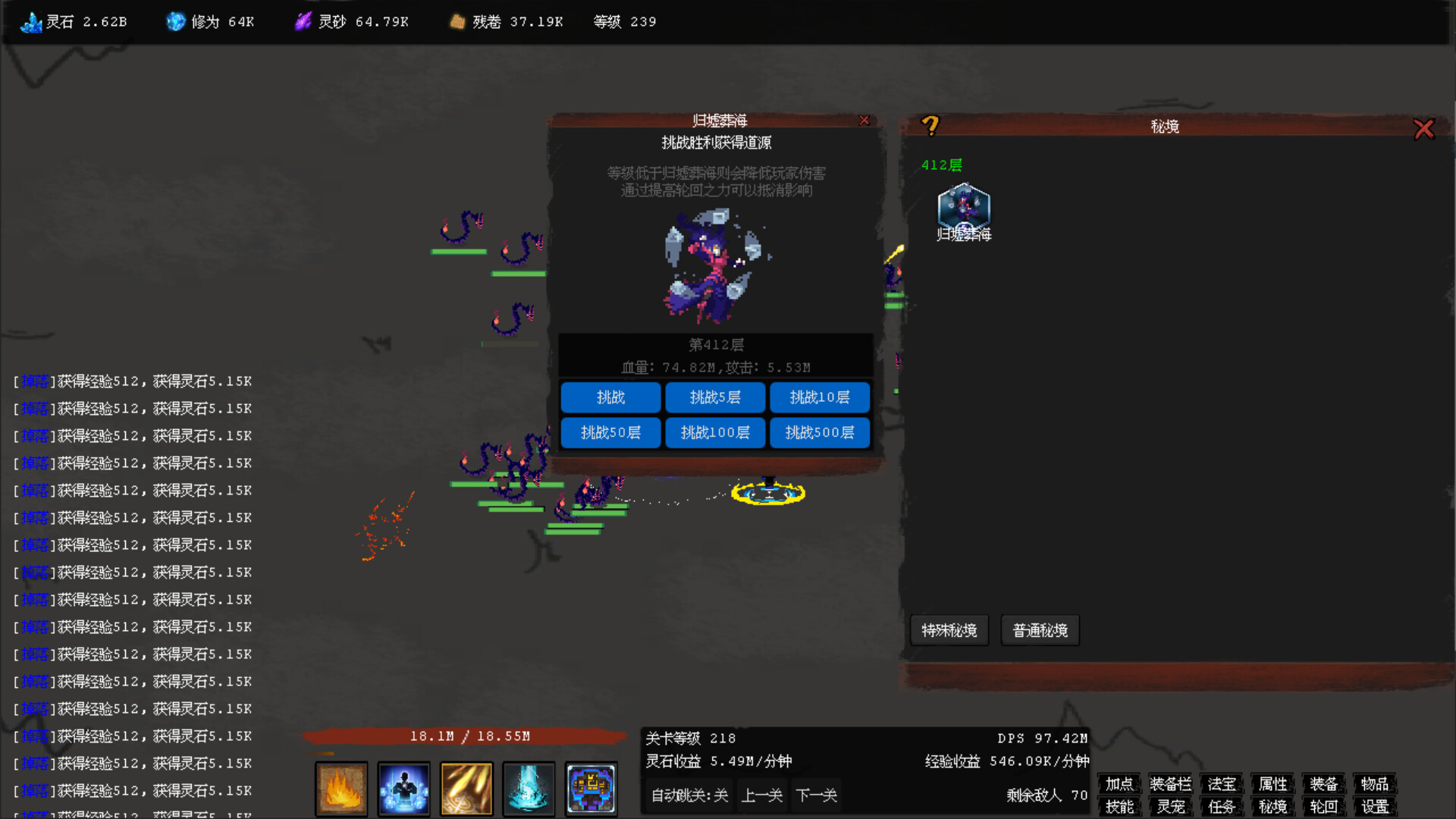Click the blue meditating figure skill icon
Screen dimensions: 1456x819
tap(403, 789)
